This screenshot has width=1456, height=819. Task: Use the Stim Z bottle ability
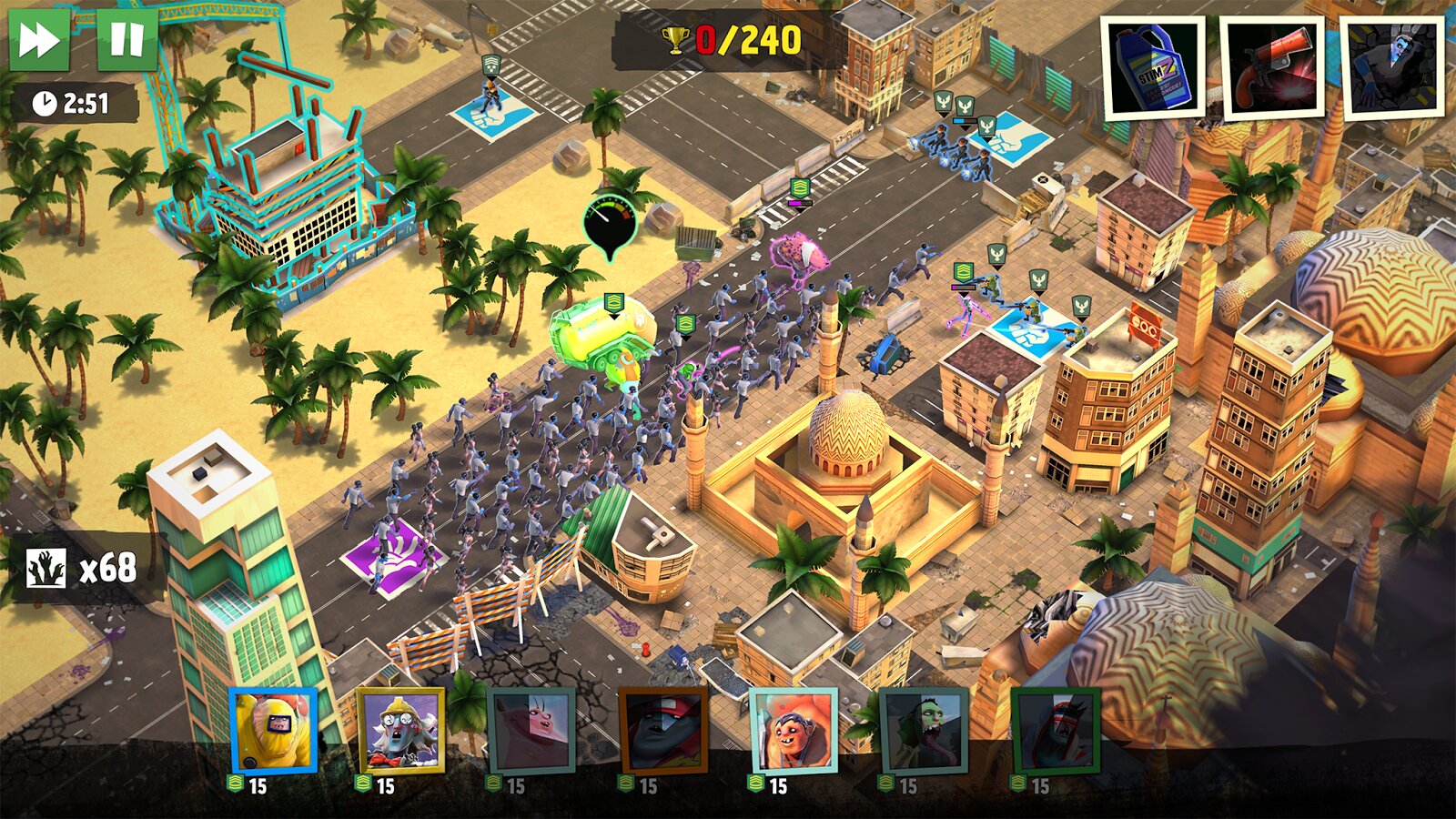click(1152, 67)
